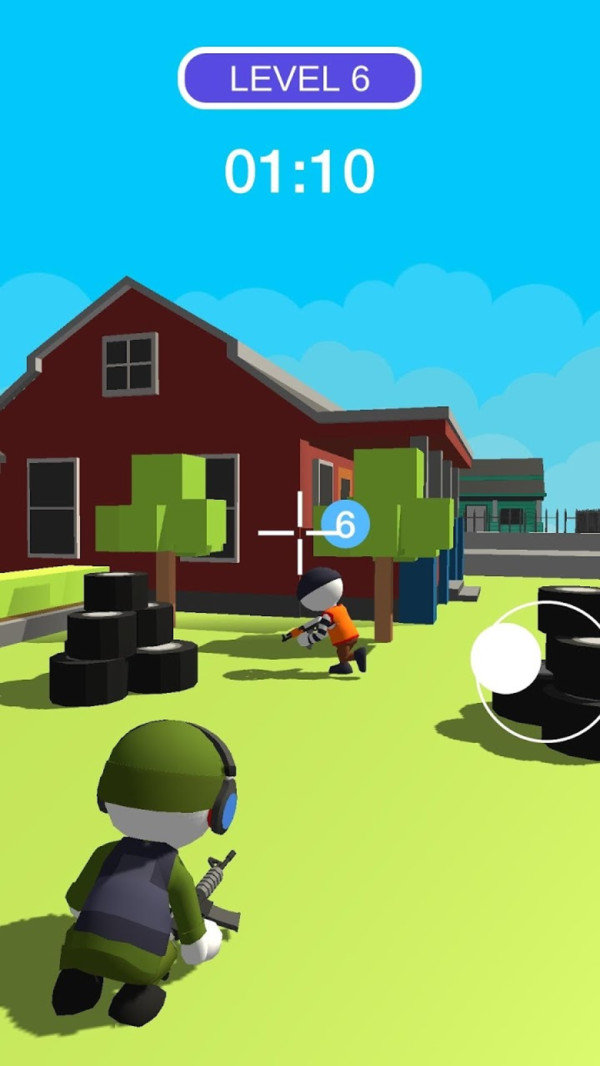Tap the white virtual joystick knob
Image resolution: width=600 pixels, height=1066 pixels.
[506, 658]
